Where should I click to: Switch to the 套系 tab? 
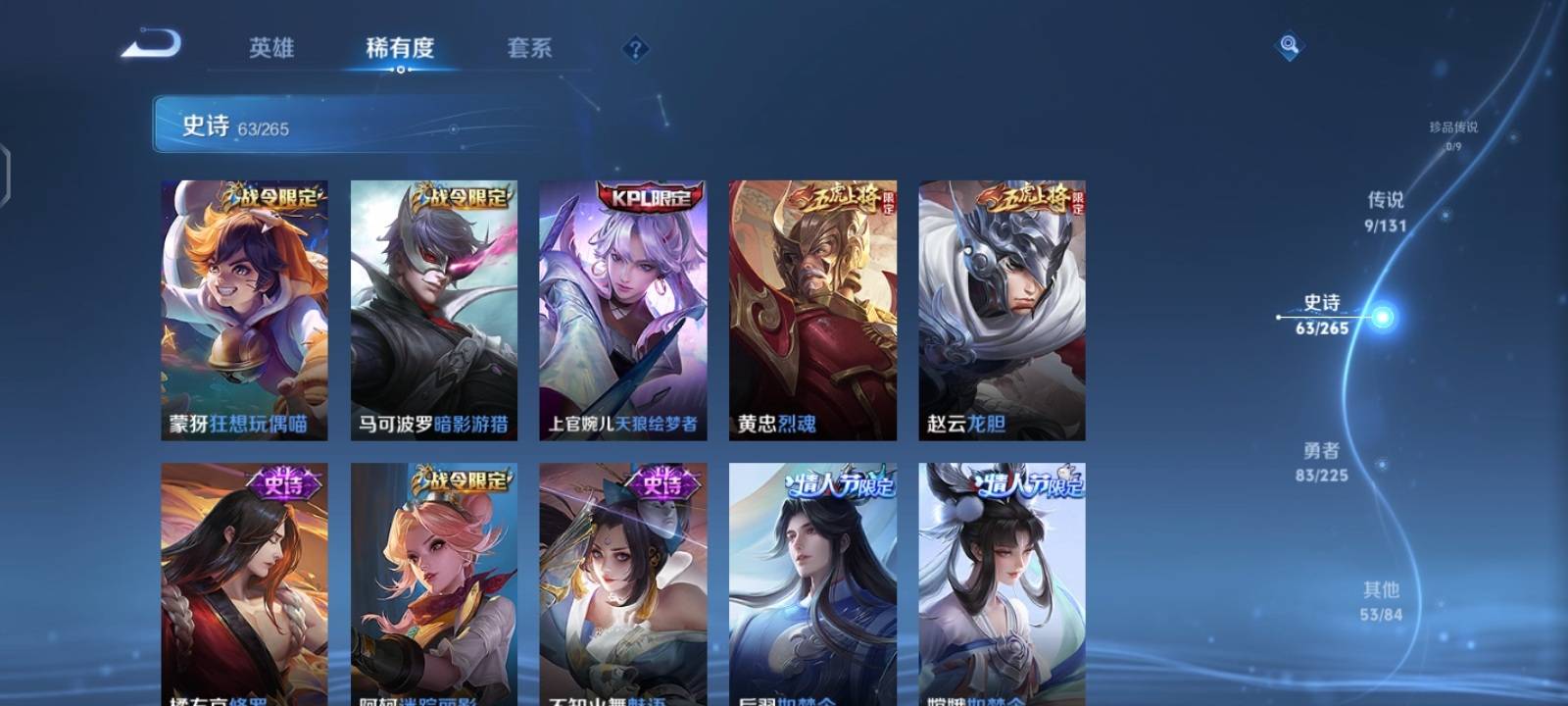pos(529,49)
